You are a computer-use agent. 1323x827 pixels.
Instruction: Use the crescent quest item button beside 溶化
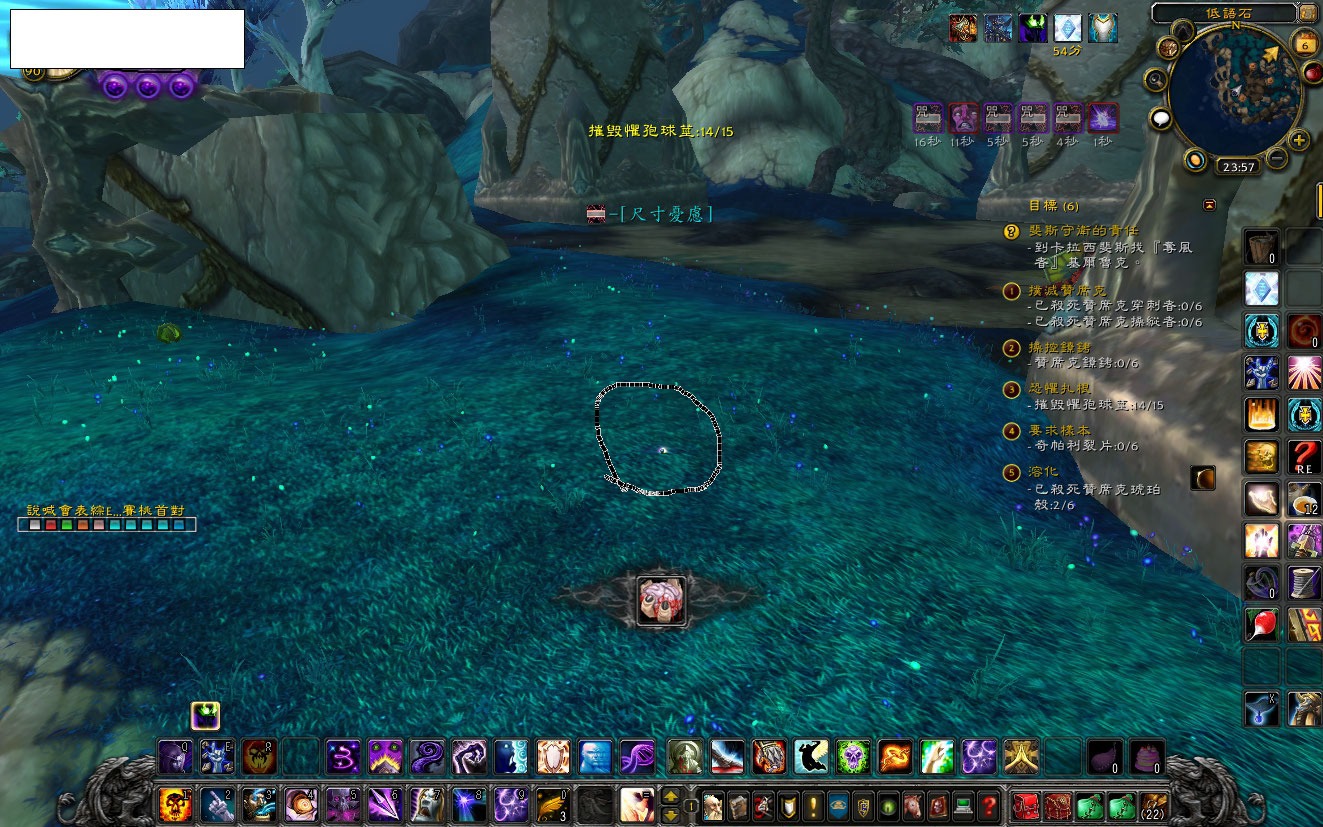1202,479
